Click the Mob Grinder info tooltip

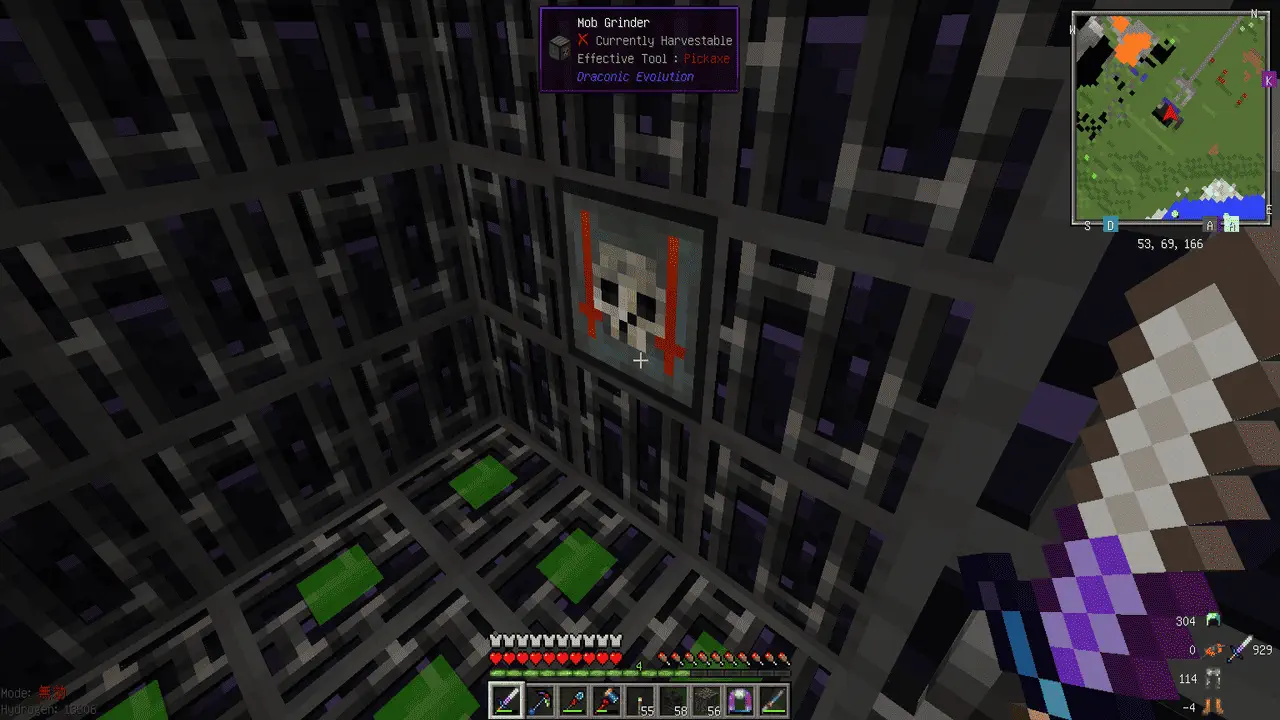coord(639,50)
